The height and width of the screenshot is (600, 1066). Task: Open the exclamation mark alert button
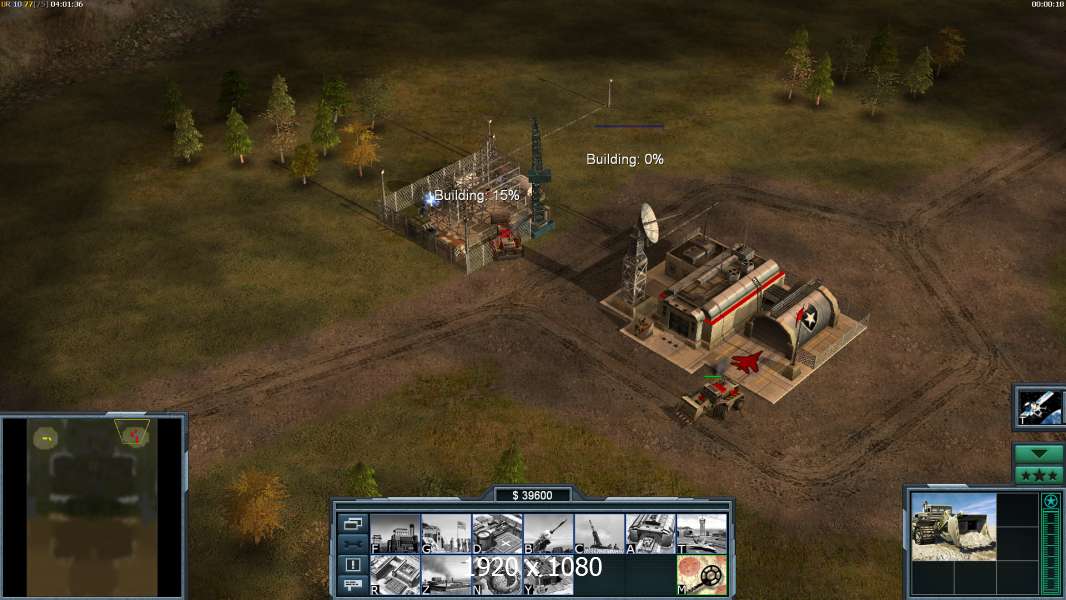[x=352, y=565]
